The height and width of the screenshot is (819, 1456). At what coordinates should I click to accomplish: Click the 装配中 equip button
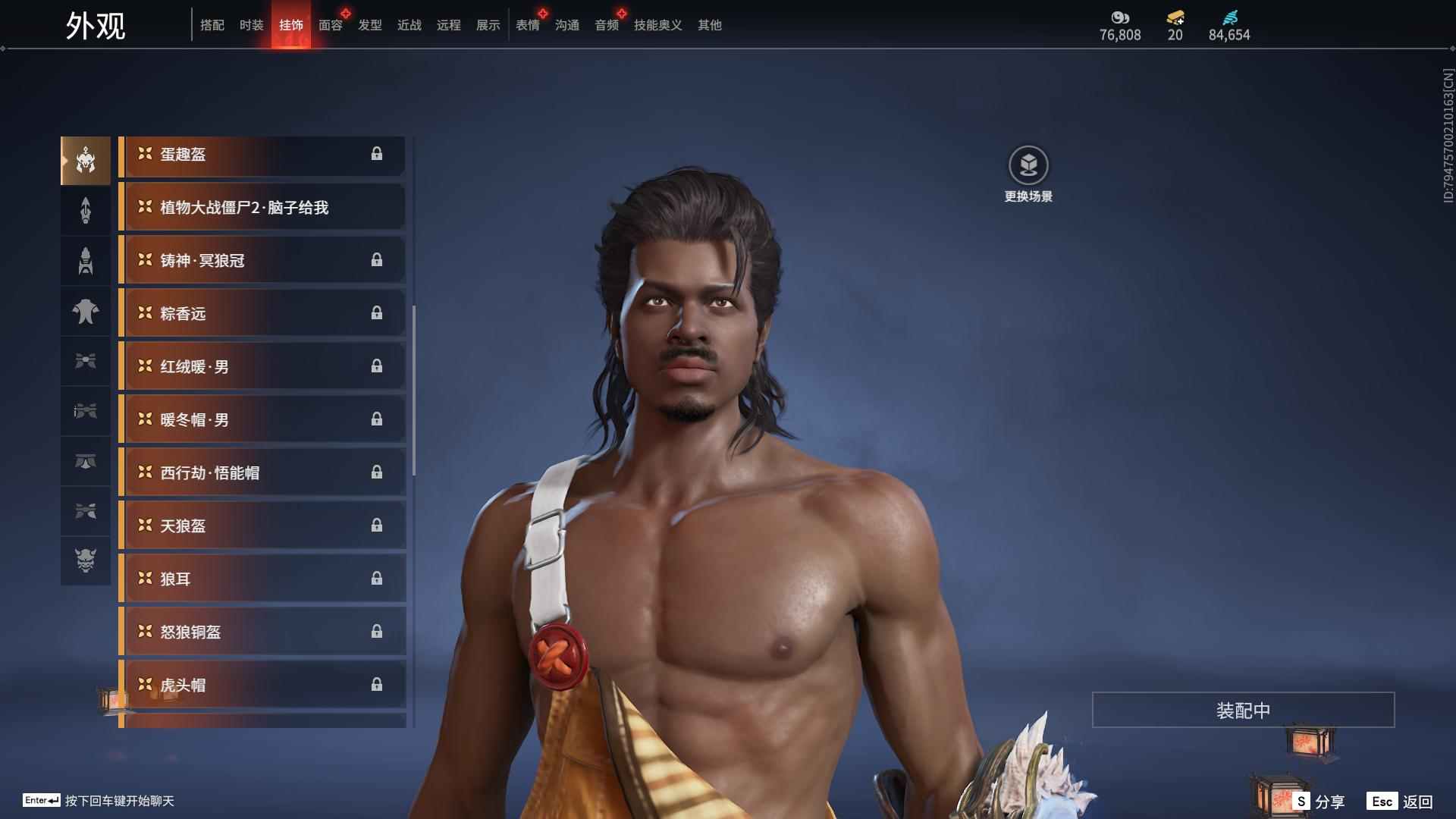(1243, 710)
